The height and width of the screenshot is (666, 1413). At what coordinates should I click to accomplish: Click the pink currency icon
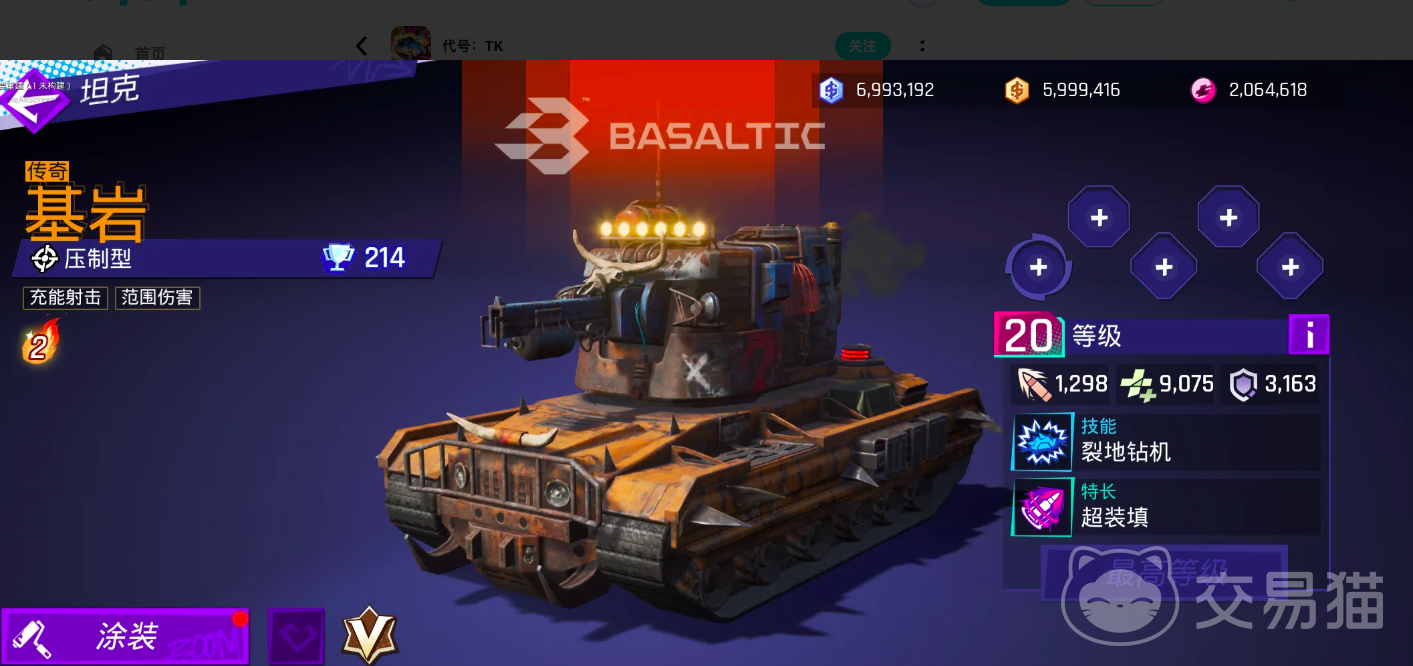coord(1203,90)
